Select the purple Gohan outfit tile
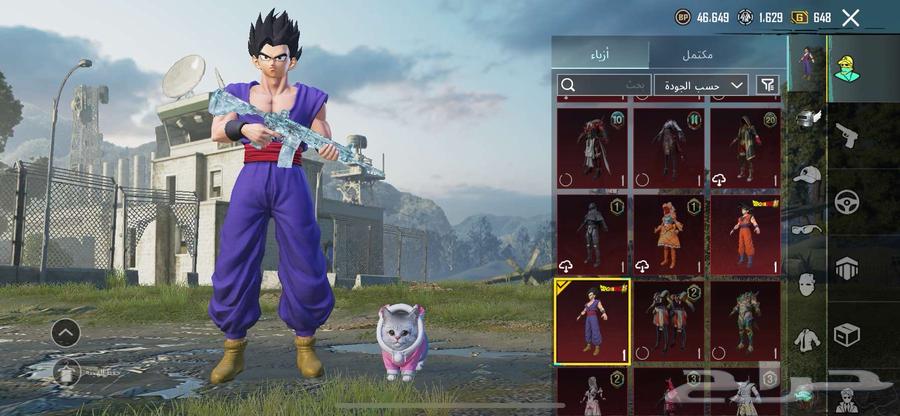 pos(592,321)
